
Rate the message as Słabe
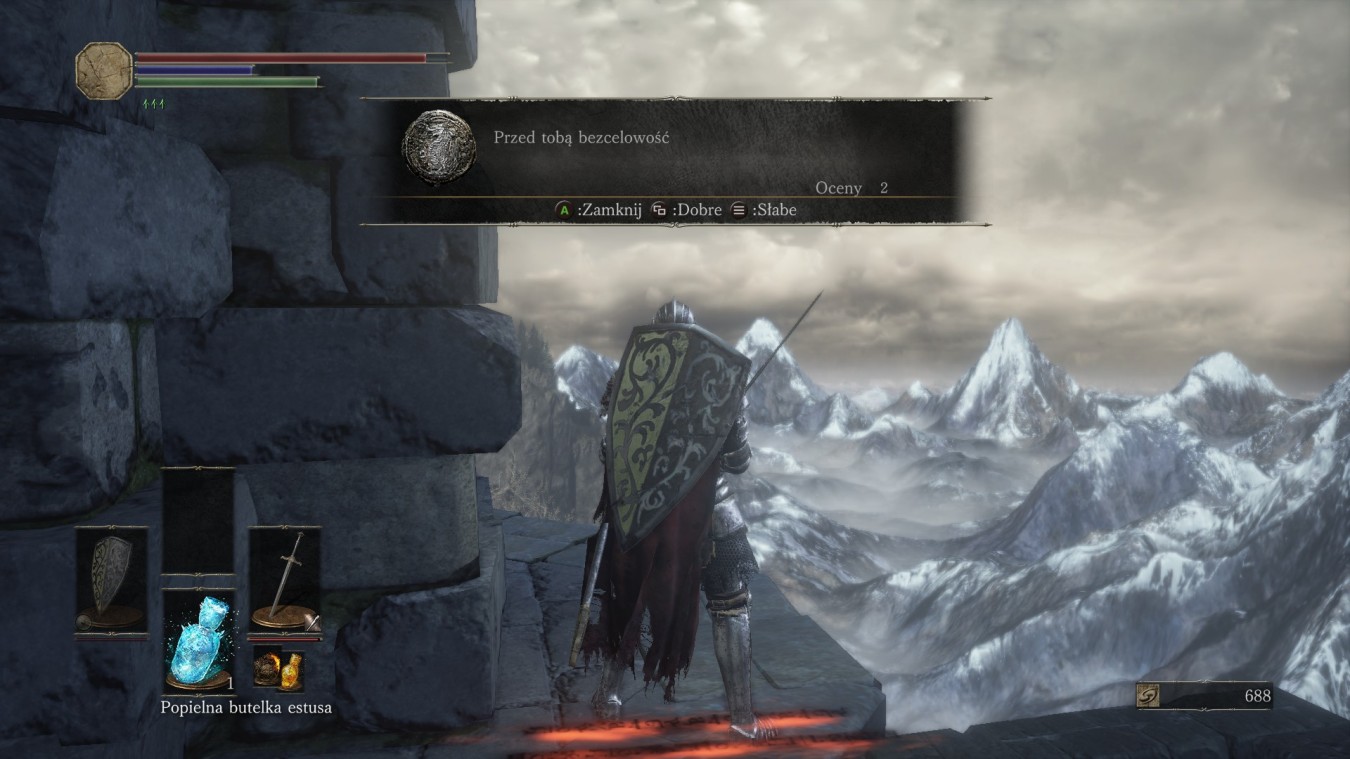[777, 210]
